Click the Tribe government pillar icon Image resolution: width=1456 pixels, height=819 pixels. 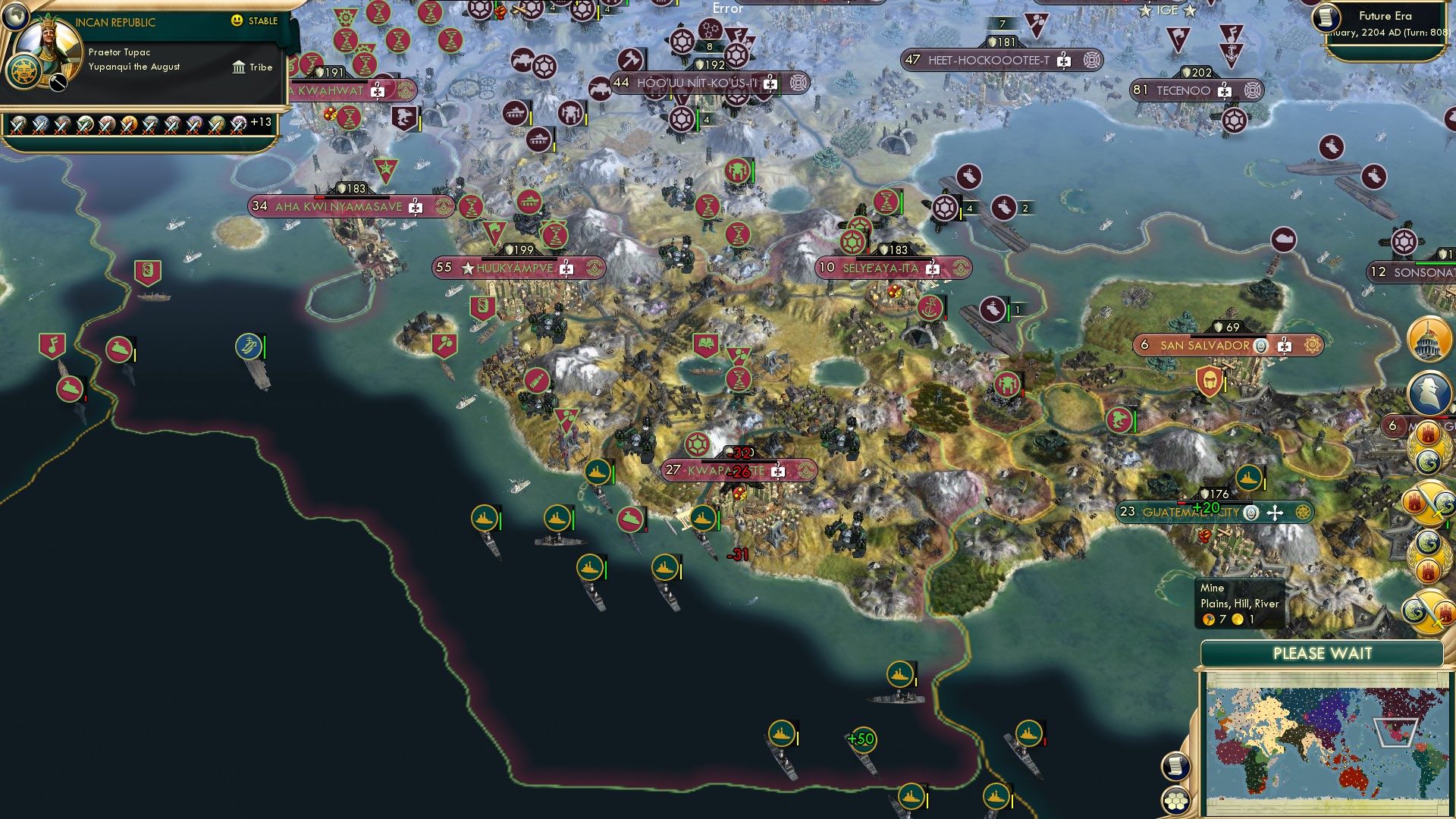coord(239,68)
